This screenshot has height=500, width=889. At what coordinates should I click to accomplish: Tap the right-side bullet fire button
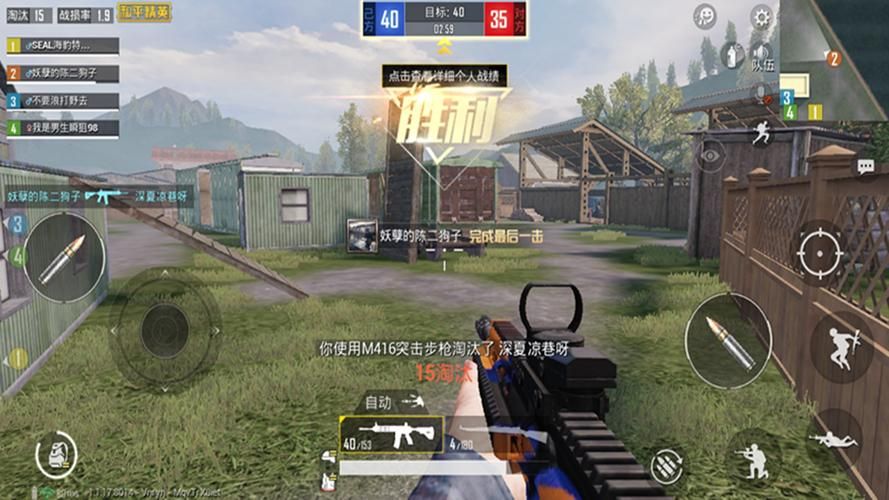tap(727, 340)
